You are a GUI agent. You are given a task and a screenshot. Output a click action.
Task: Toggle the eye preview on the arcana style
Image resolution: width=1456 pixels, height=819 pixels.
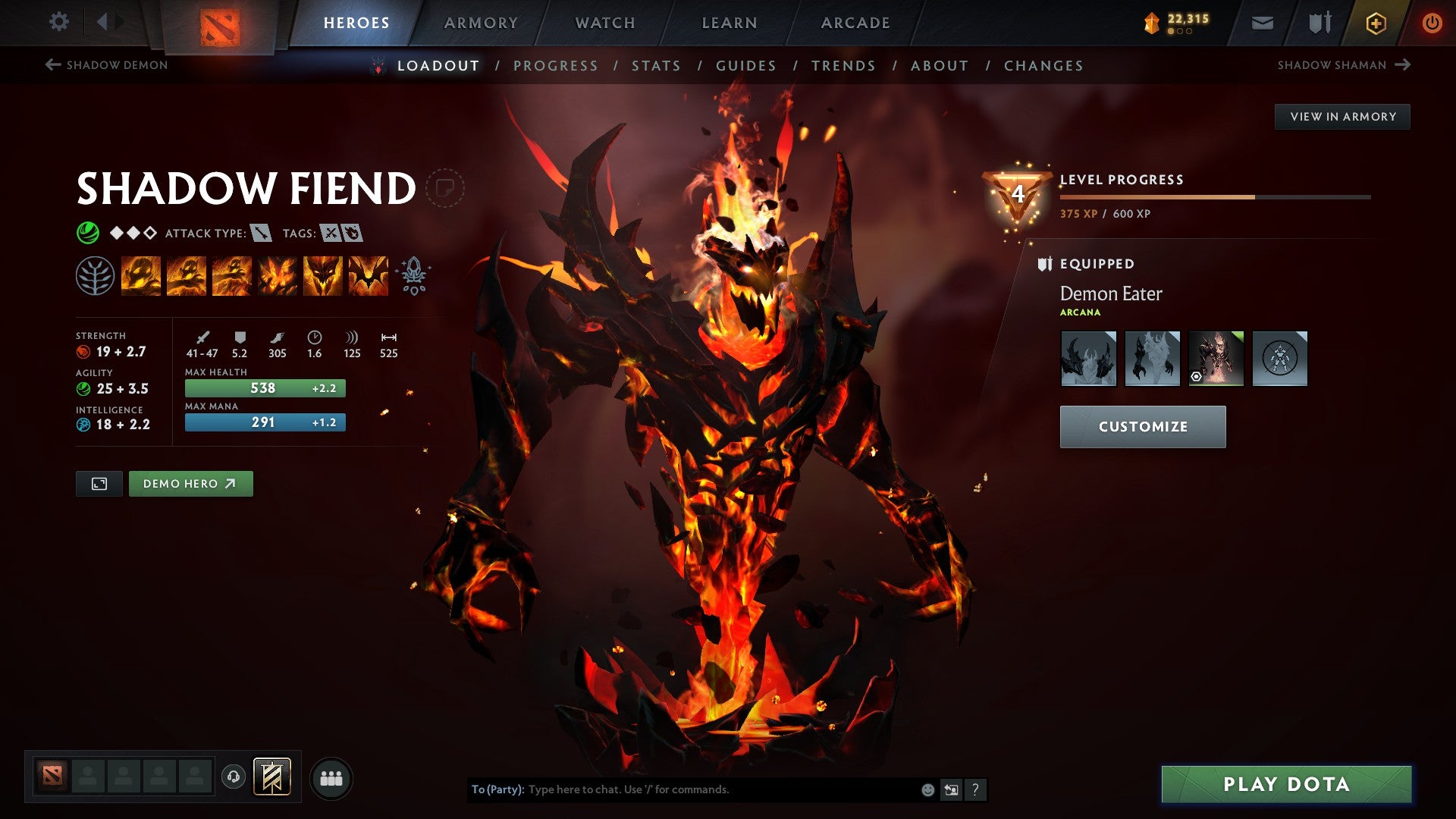(x=1197, y=376)
